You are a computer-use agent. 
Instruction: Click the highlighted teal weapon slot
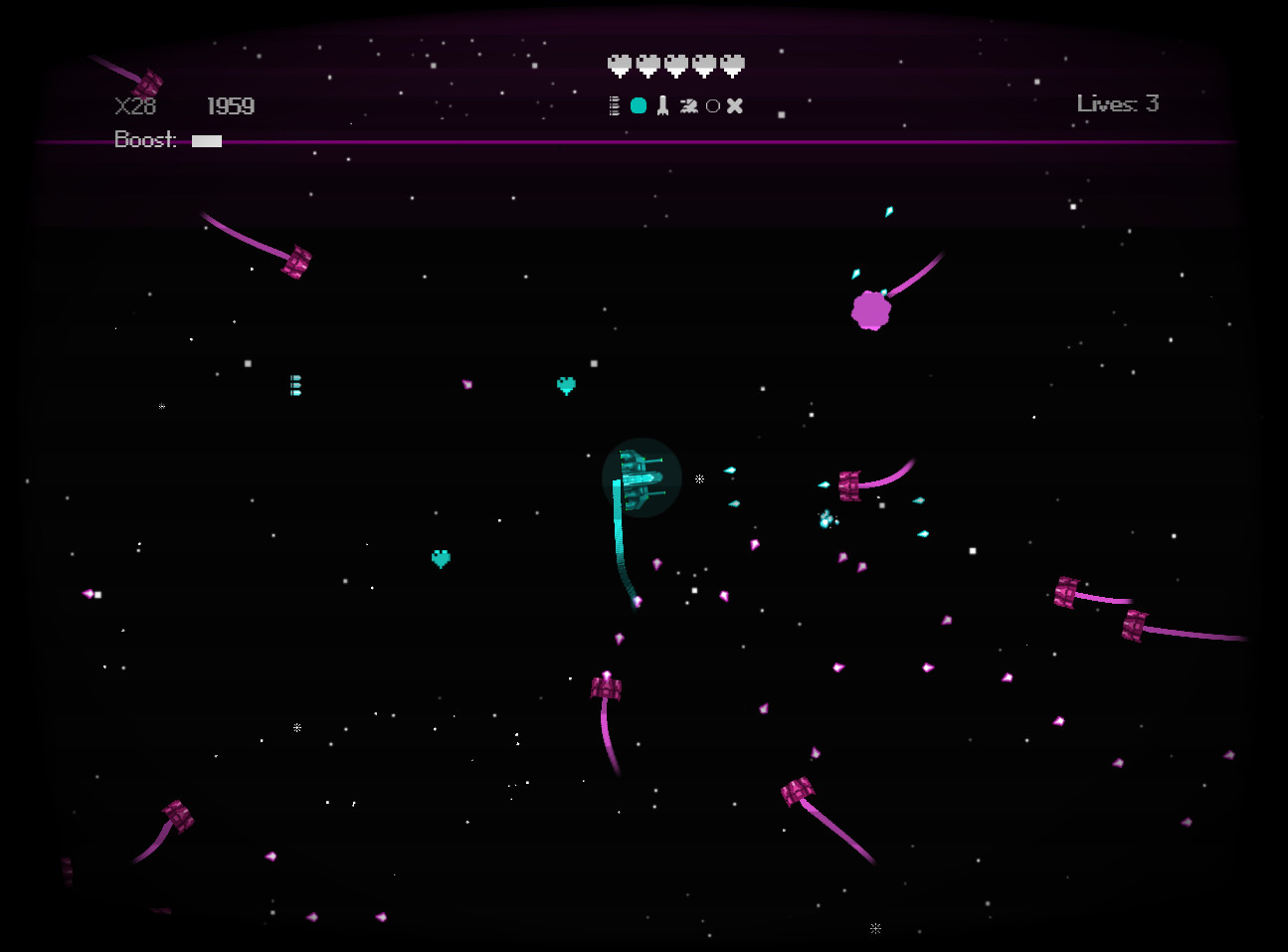coord(639,104)
